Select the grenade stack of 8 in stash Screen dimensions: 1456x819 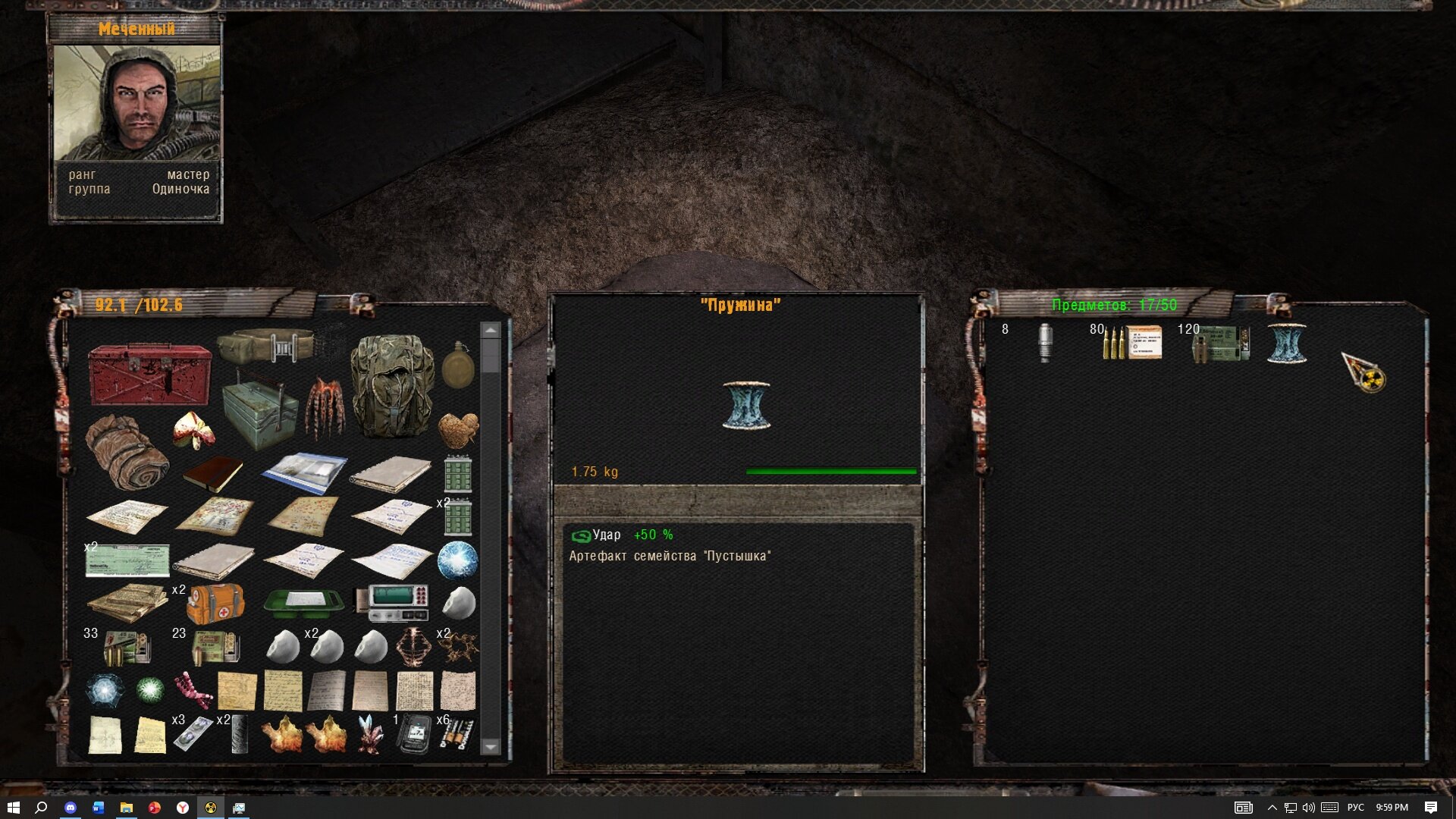(1045, 343)
